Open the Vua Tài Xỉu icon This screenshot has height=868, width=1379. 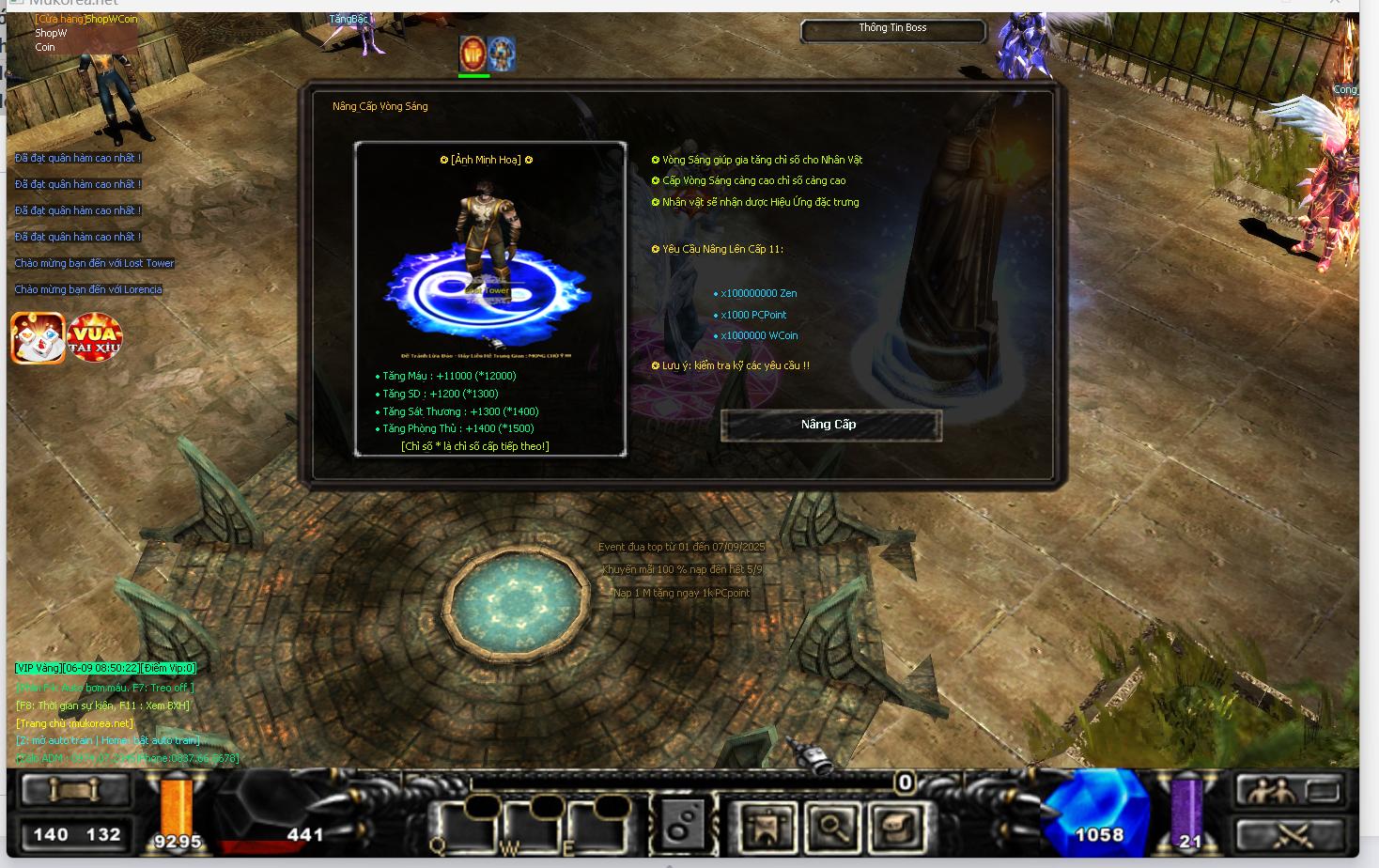(95, 338)
